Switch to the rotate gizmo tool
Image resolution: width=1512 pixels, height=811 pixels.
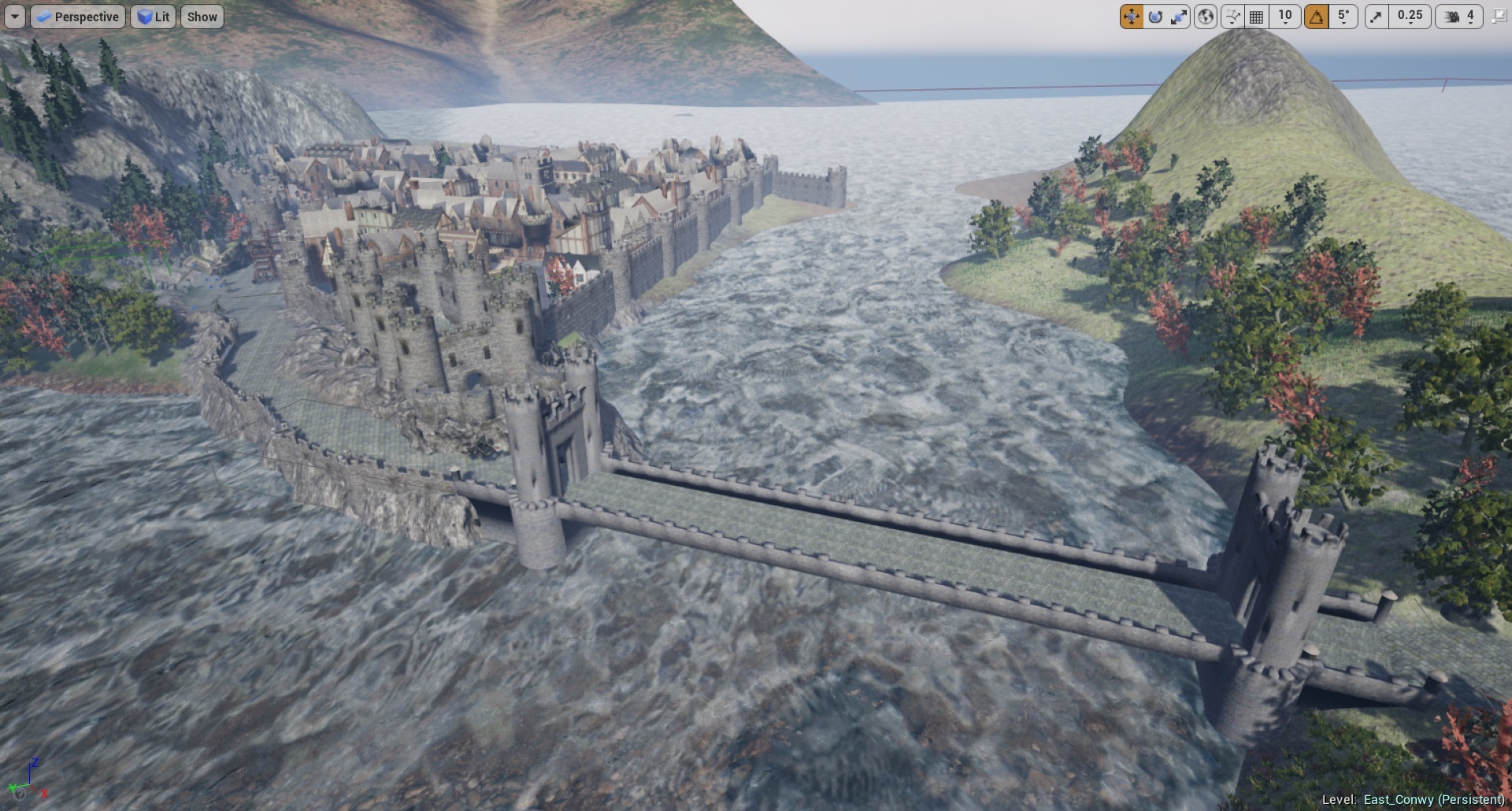1155,17
